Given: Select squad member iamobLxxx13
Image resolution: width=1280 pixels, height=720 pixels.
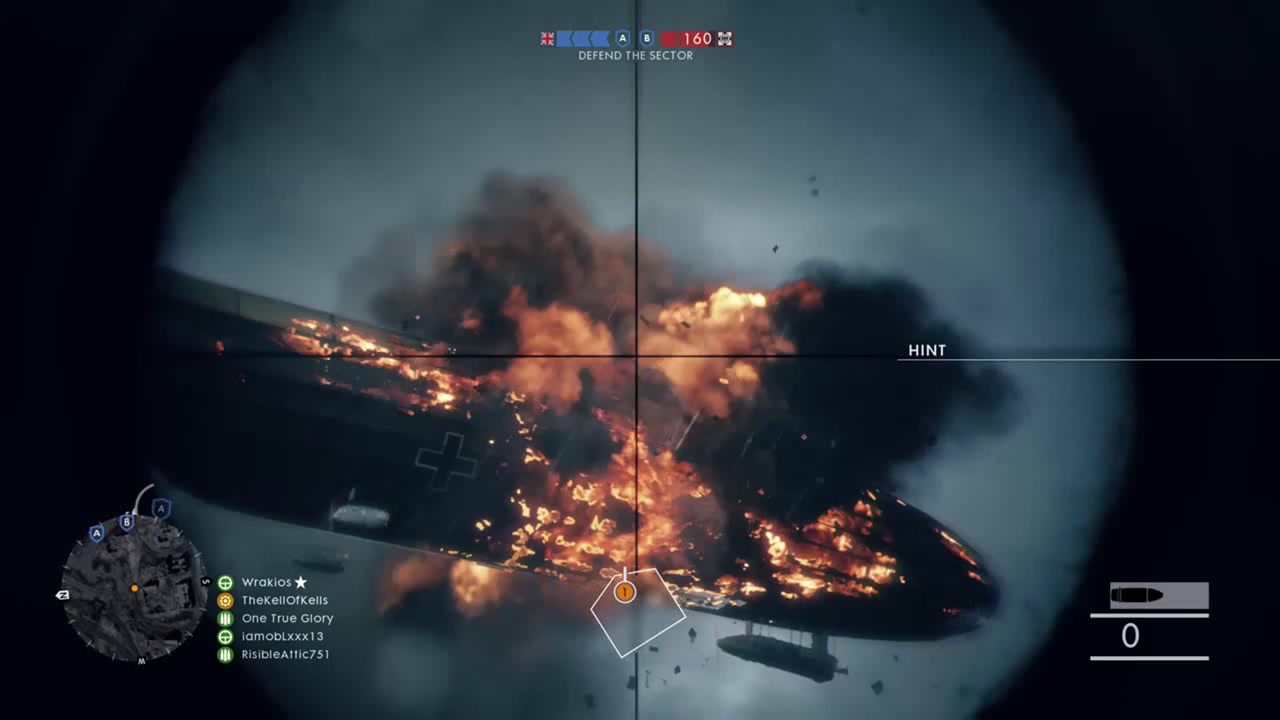Looking at the screenshot, I should pos(282,636).
